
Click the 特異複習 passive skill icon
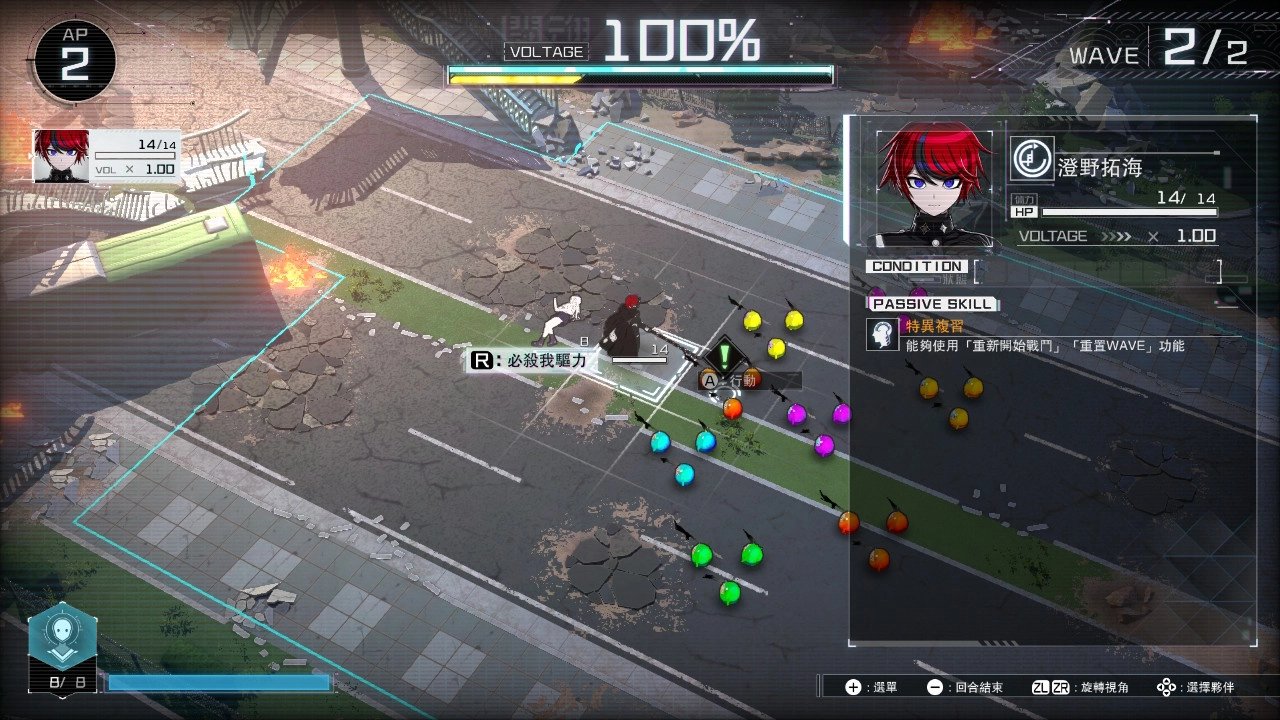click(x=882, y=335)
